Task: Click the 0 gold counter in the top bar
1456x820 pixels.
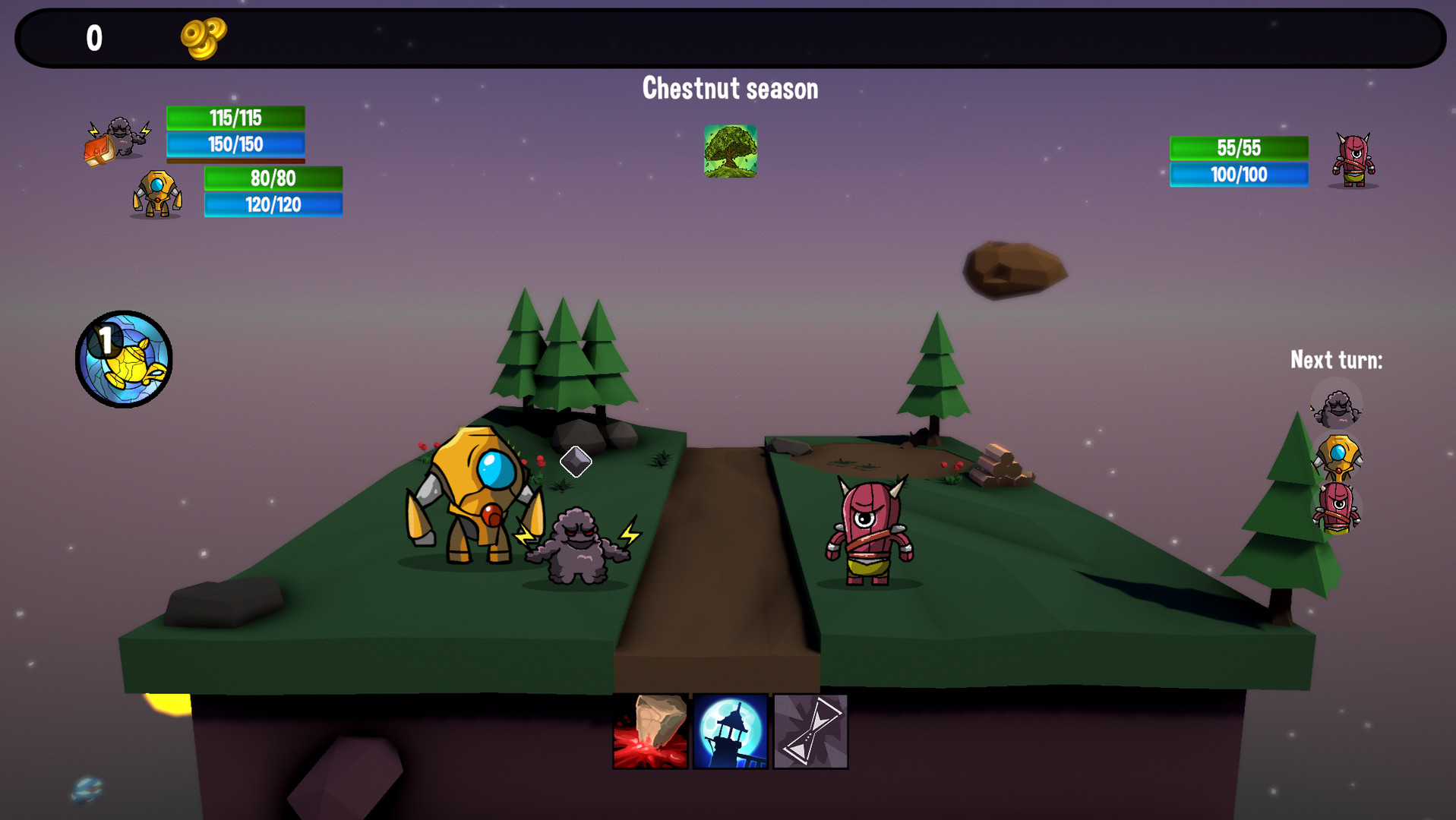Action: click(93, 38)
